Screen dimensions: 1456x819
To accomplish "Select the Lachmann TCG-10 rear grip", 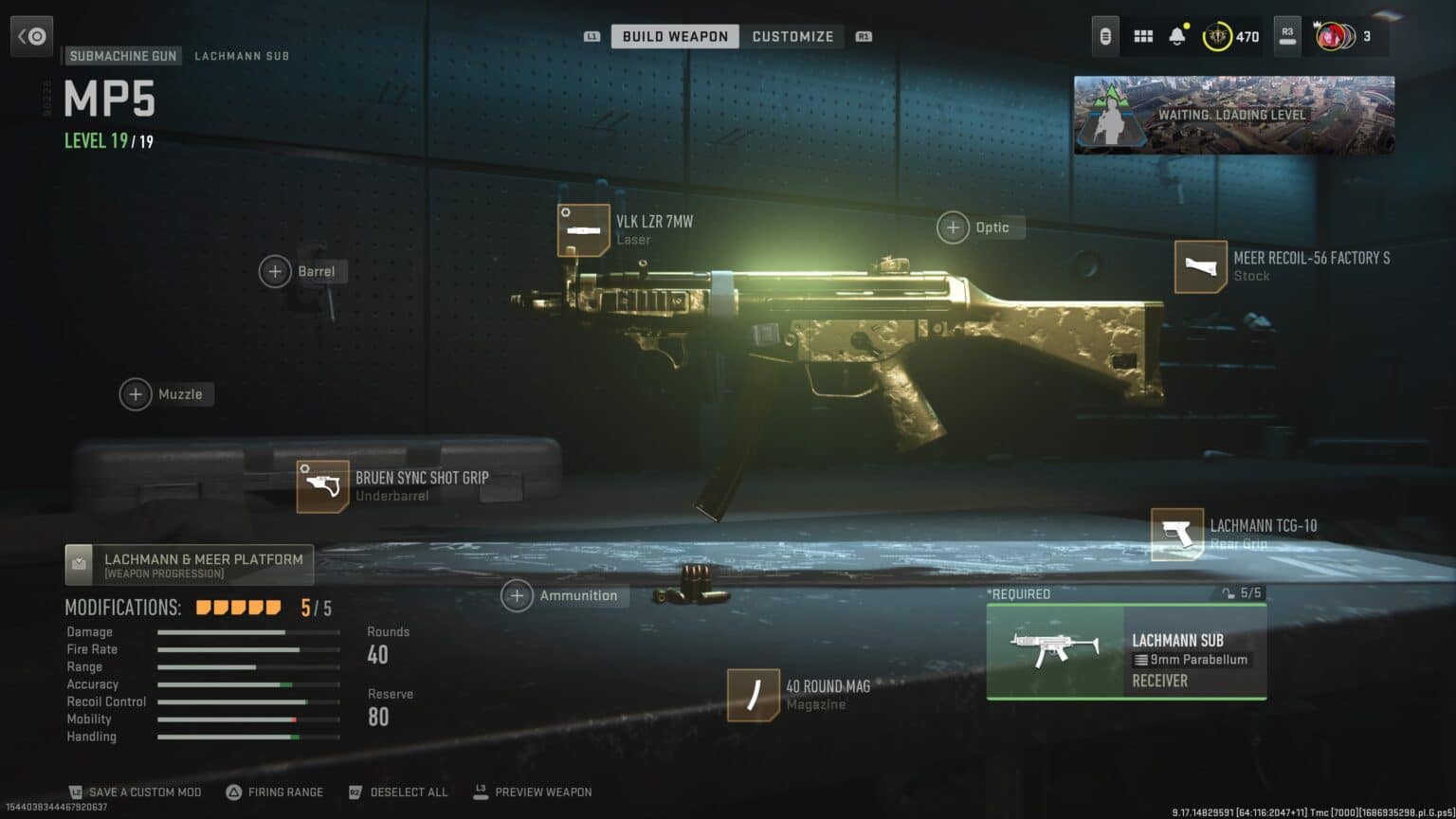I will point(1178,534).
